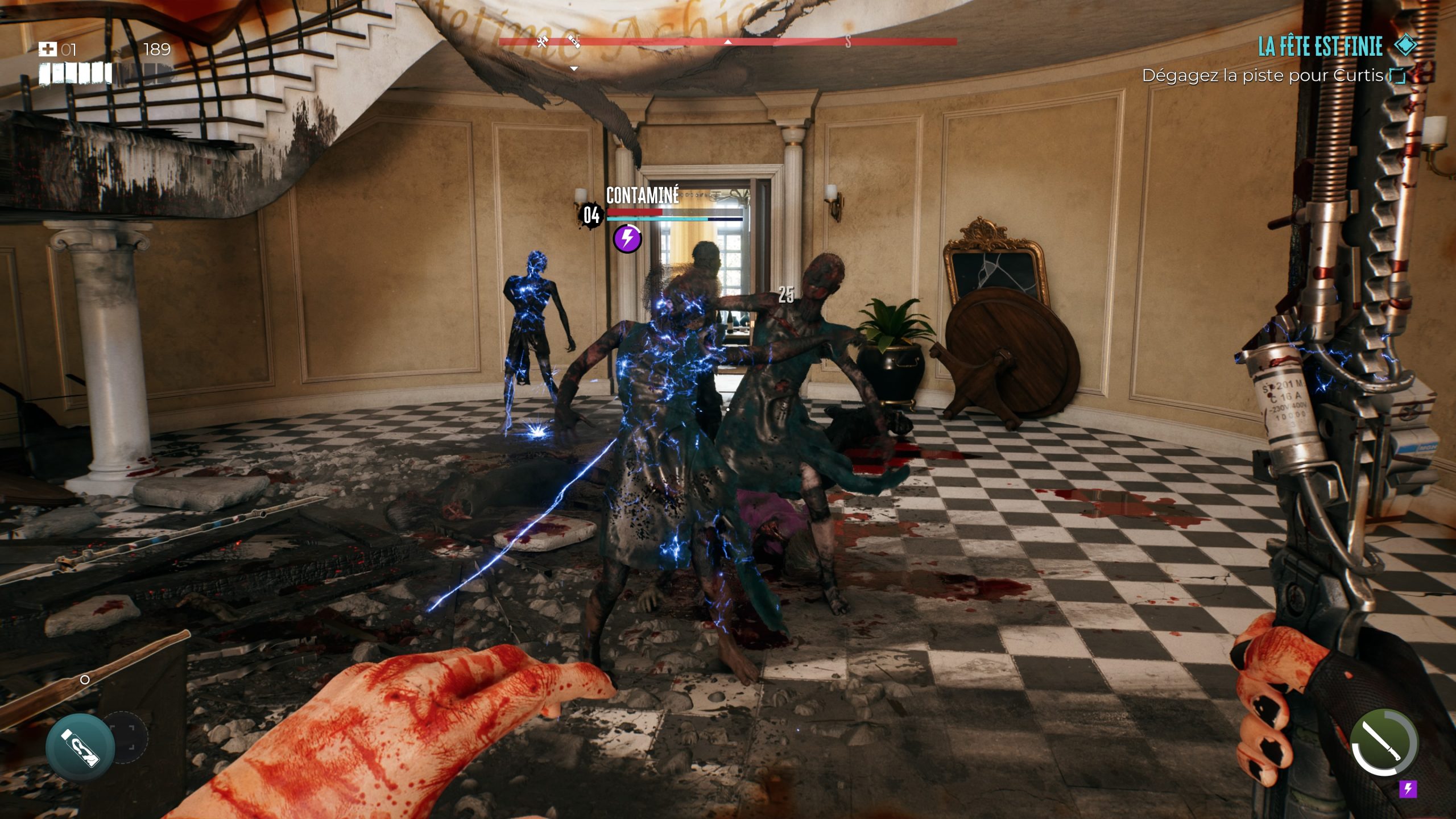This screenshot has width=1456, height=819.
Task: Click the compass bar's crossed tools marker
Action: 542,41
